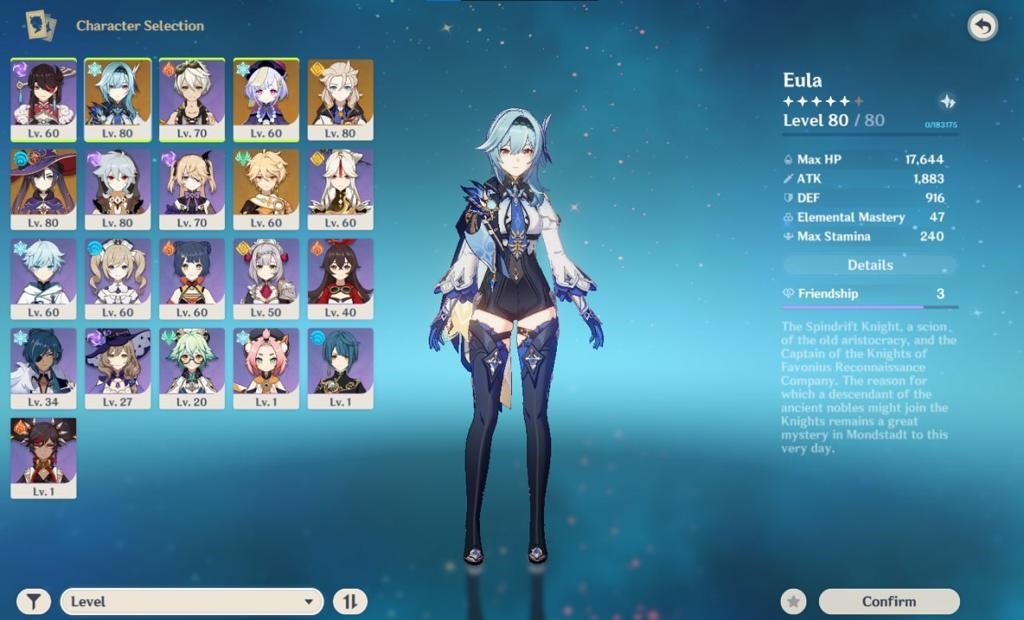Screen dimensions: 1024x620
Task: Select Kaeya's Lv. 34 portrait
Action: pyautogui.click(x=43, y=367)
